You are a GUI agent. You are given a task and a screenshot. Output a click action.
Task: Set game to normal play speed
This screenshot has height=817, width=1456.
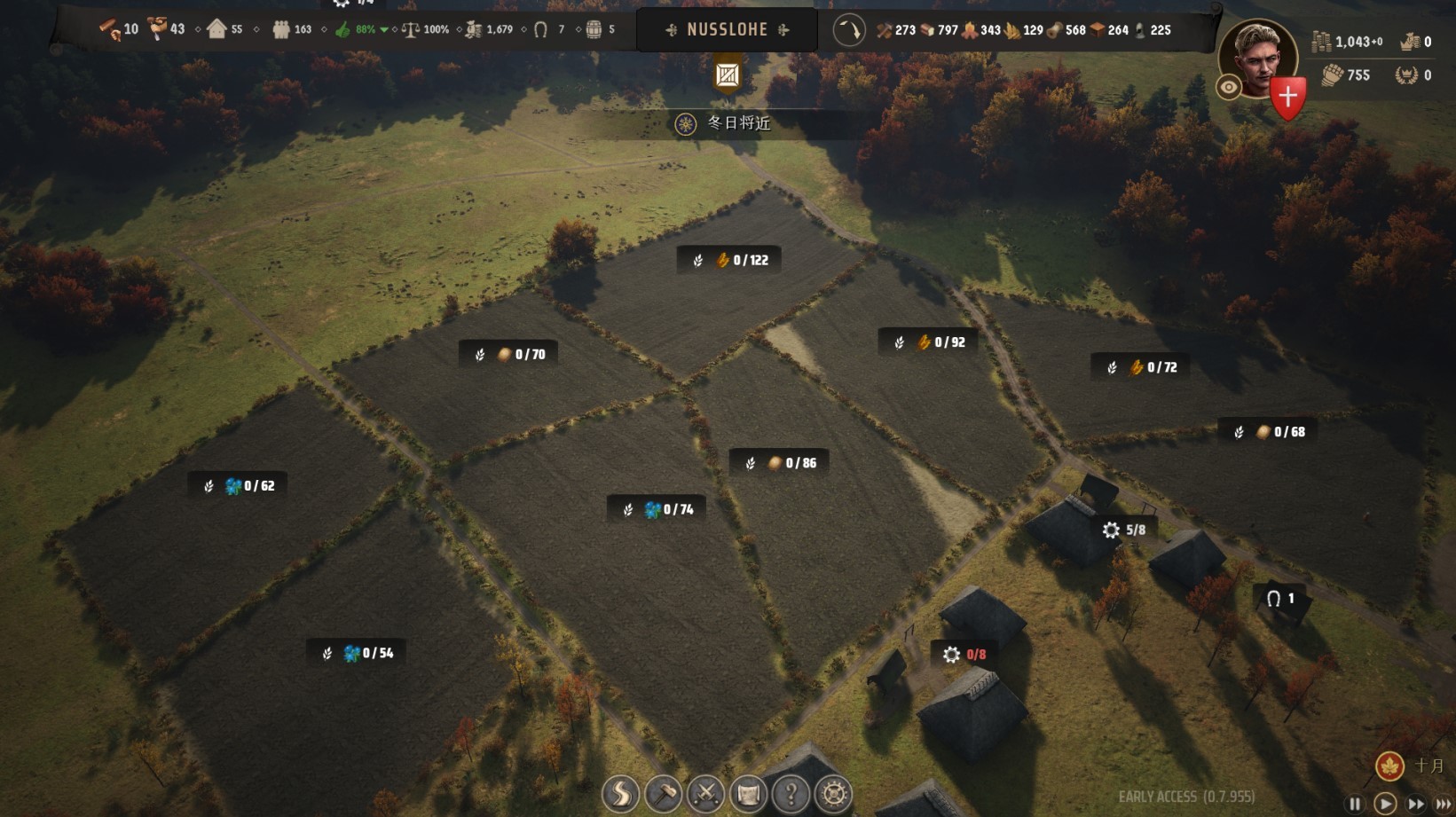click(x=1384, y=804)
